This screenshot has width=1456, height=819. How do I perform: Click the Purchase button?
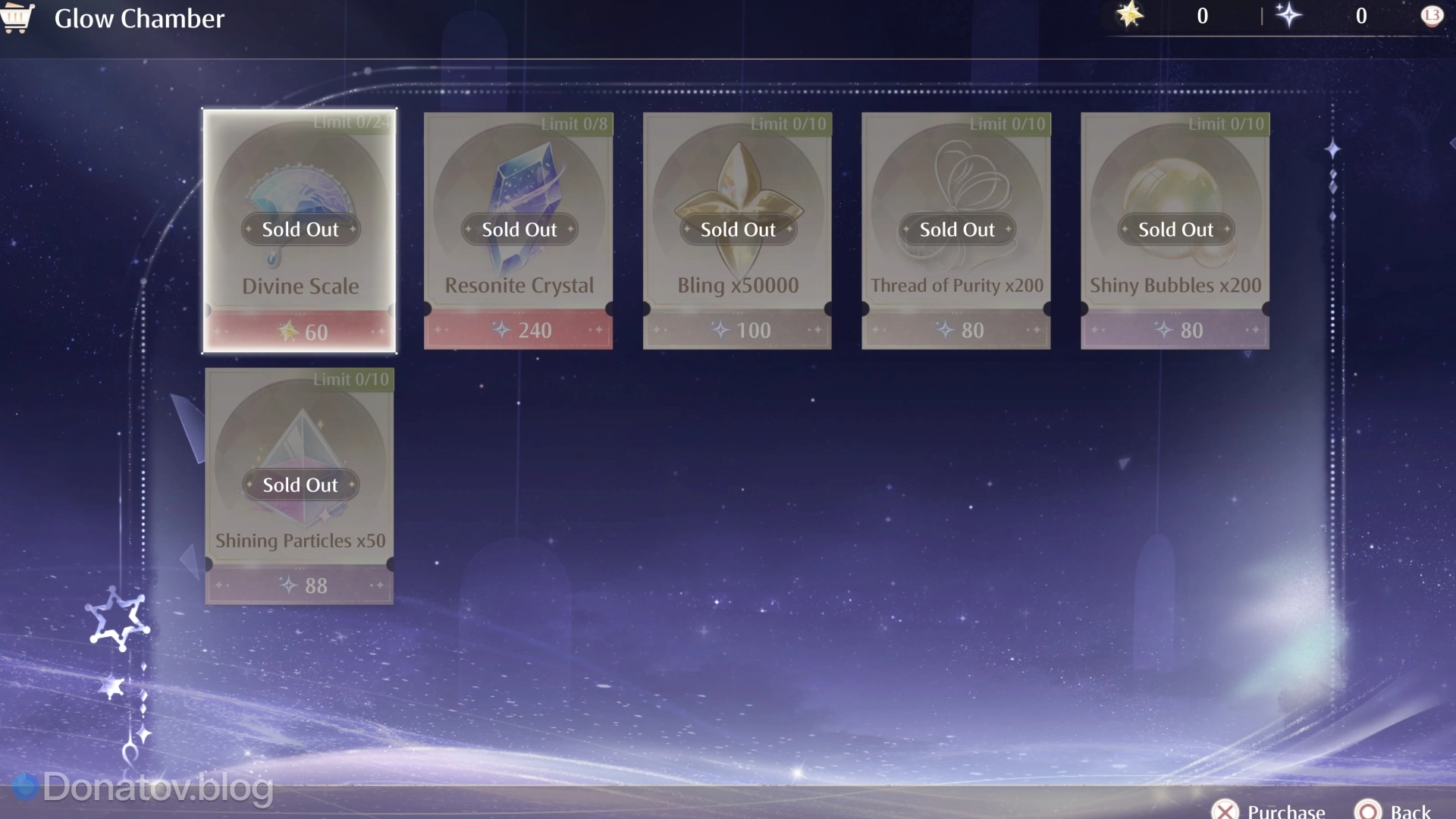point(1269,810)
